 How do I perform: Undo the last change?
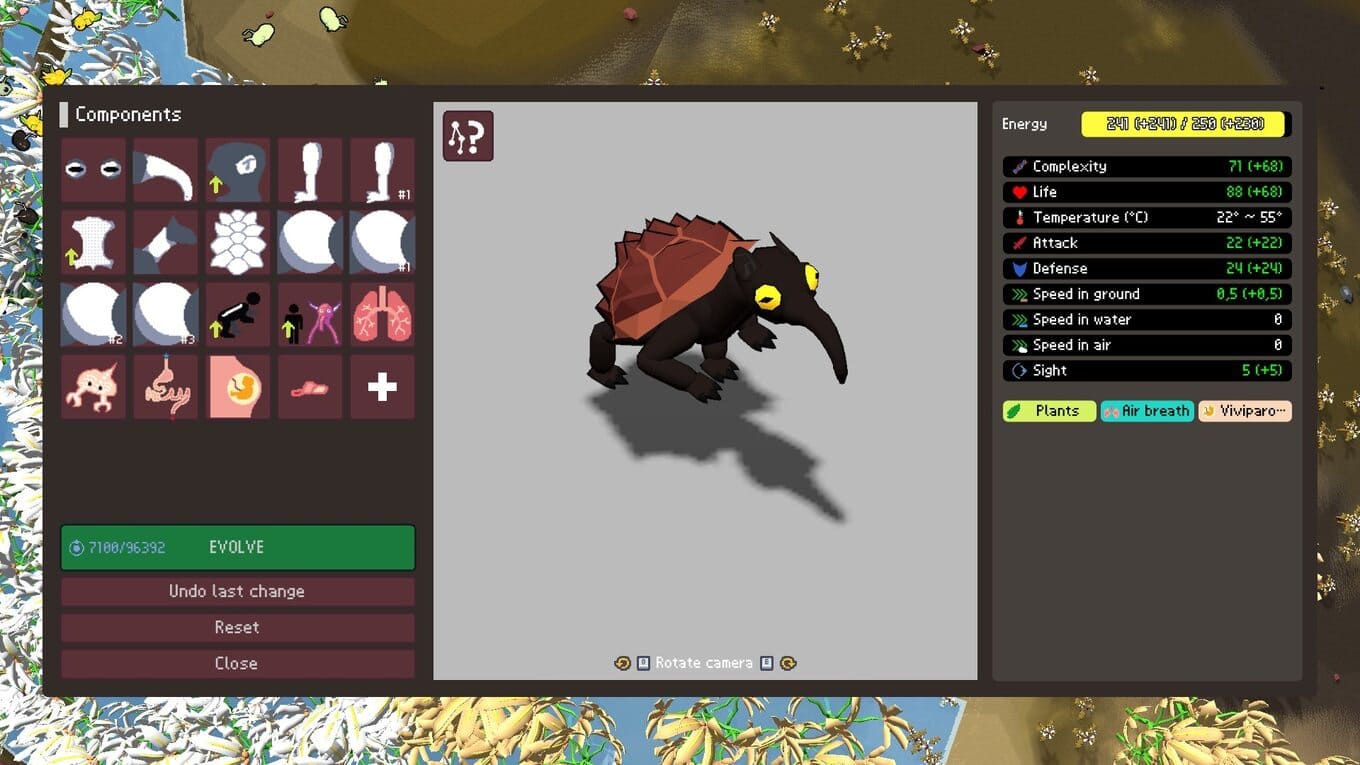(x=238, y=591)
